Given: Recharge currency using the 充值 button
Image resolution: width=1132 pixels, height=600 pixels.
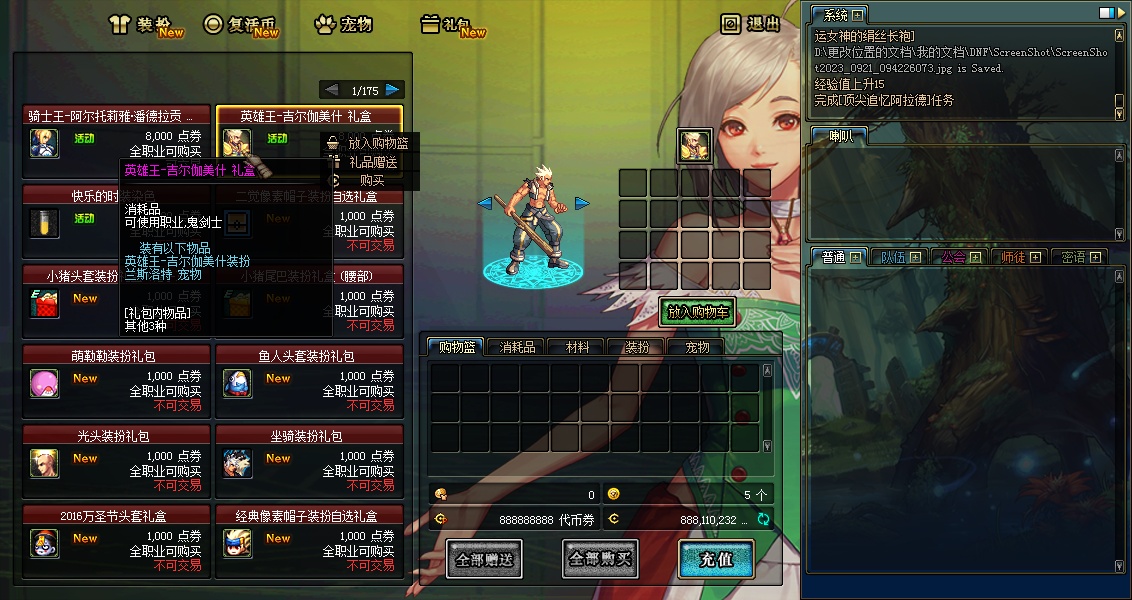Looking at the screenshot, I should click(715, 559).
